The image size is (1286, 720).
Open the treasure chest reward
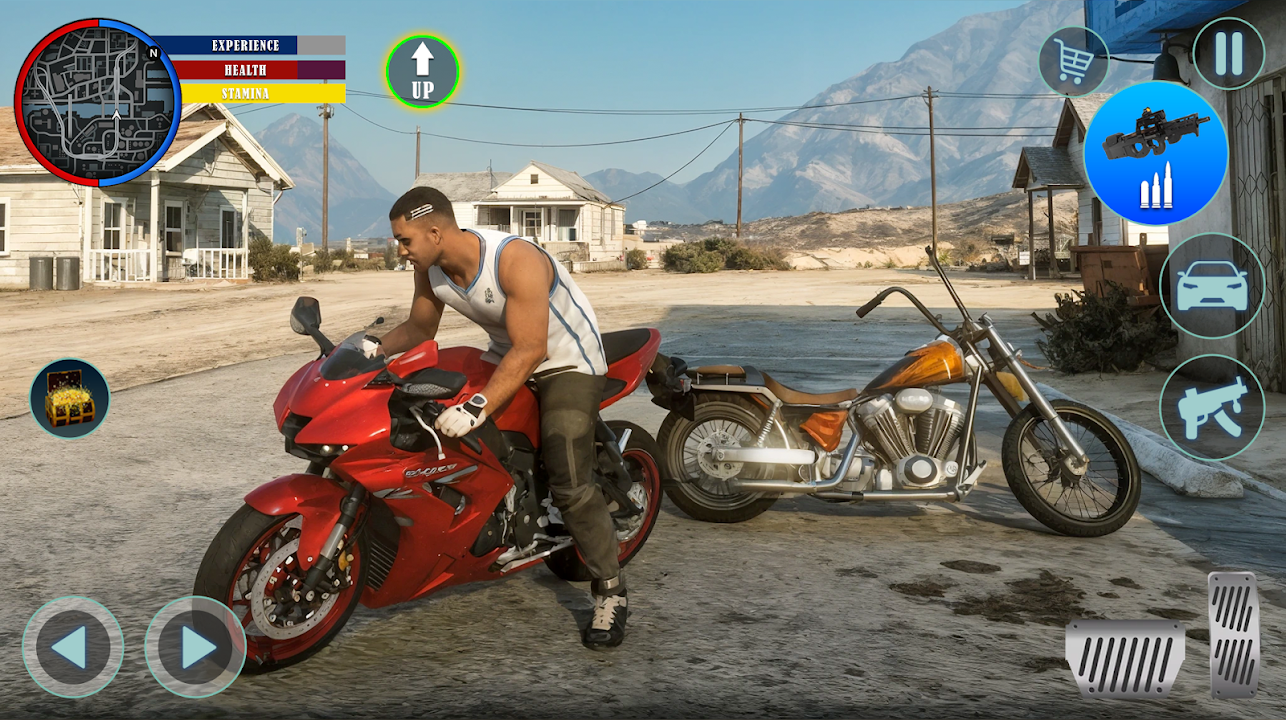(70, 398)
